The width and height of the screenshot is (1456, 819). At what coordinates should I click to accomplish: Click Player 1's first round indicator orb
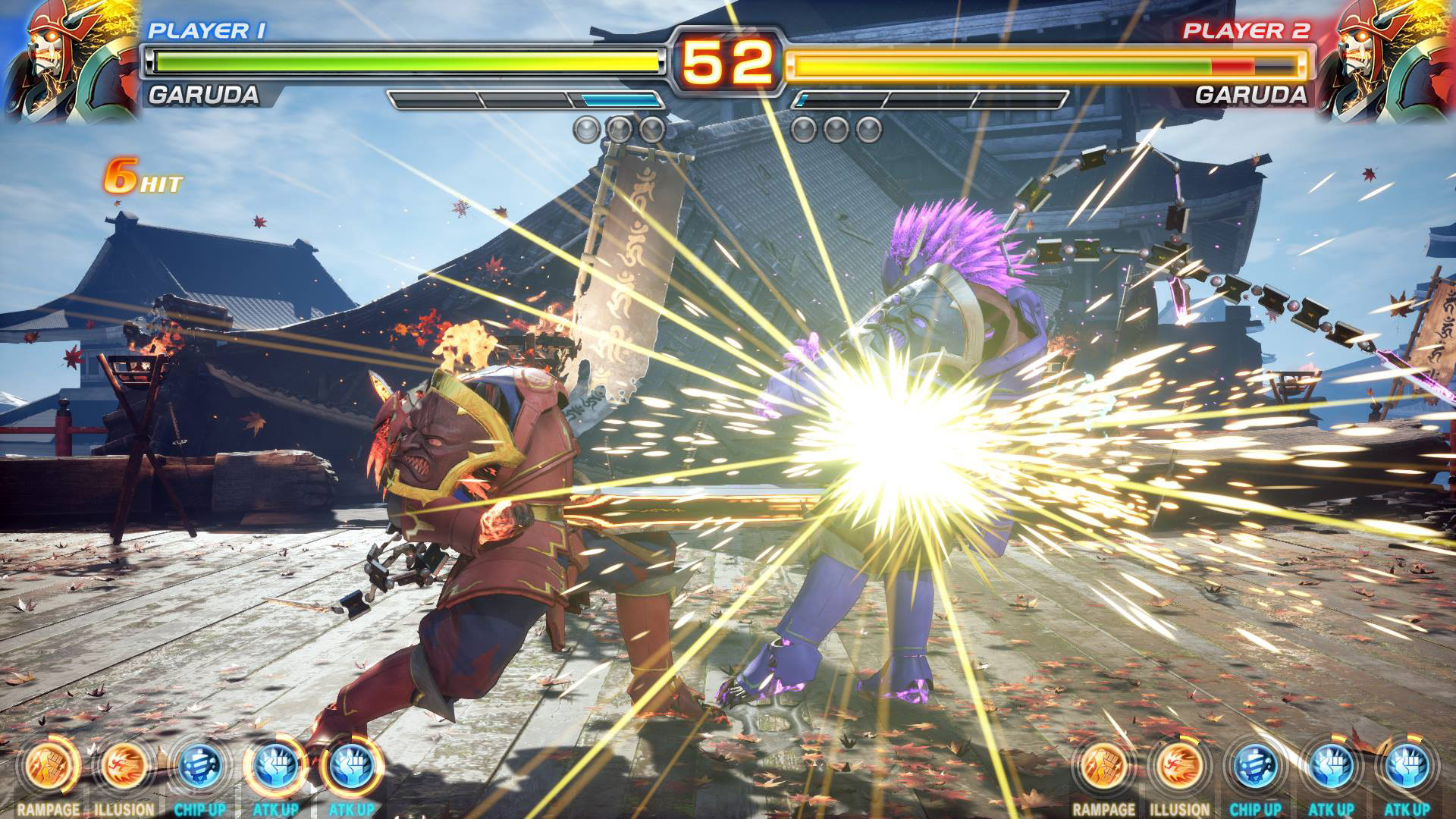[x=586, y=128]
